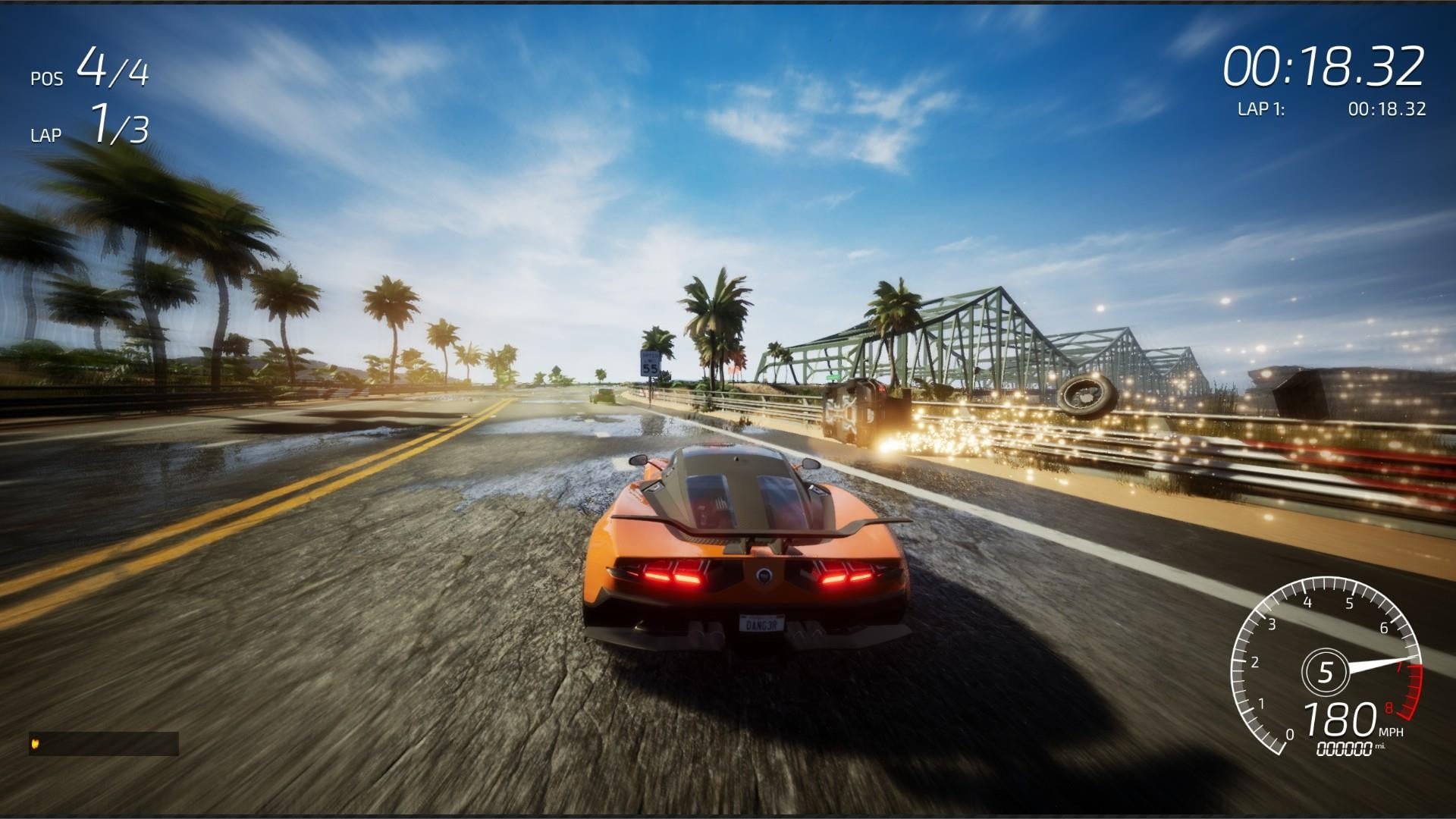The image size is (1456, 819).
Task: Expand the position display showing 4/4
Action: [x=112, y=72]
